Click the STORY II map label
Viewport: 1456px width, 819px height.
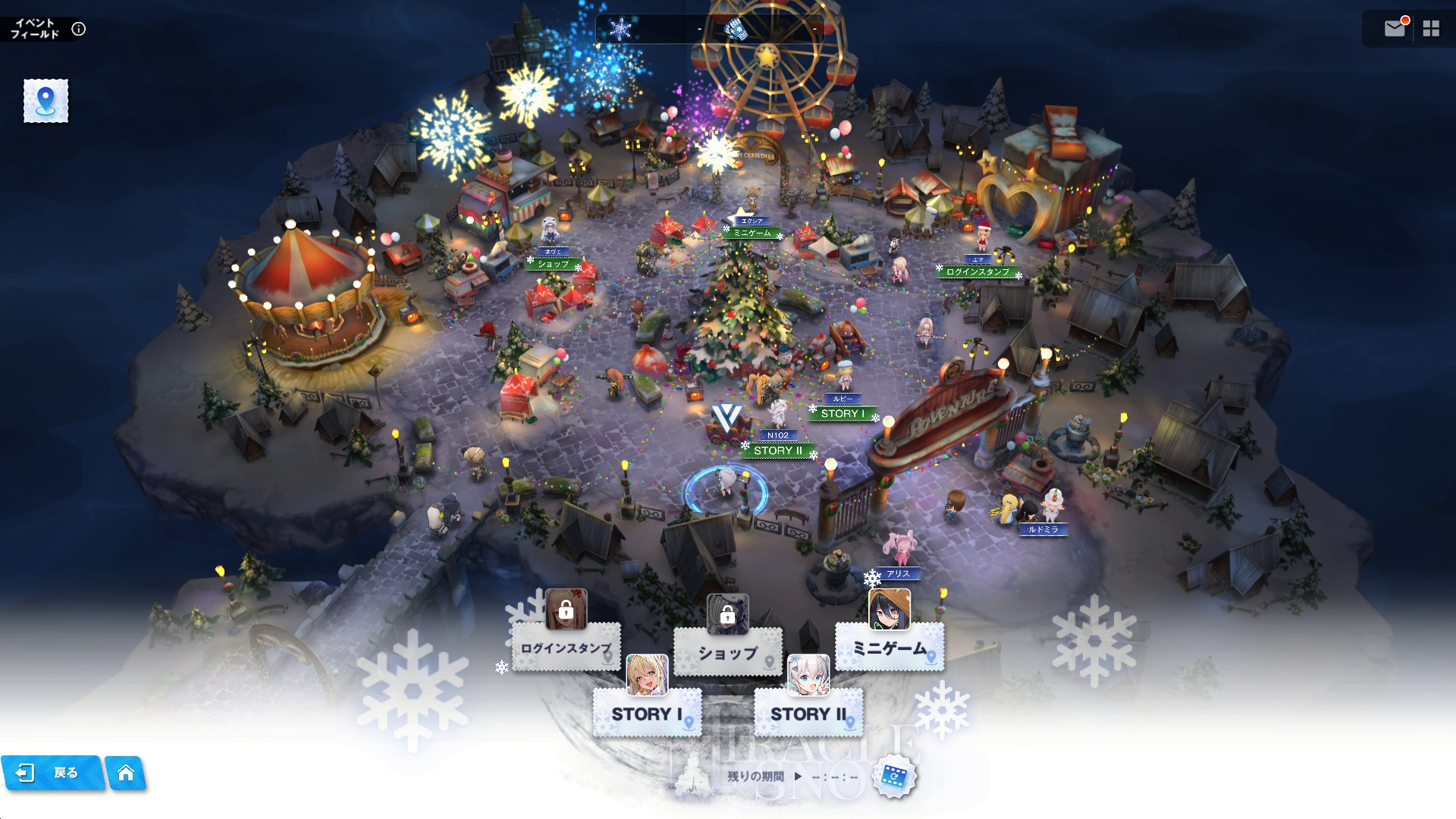(x=778, y=450)
